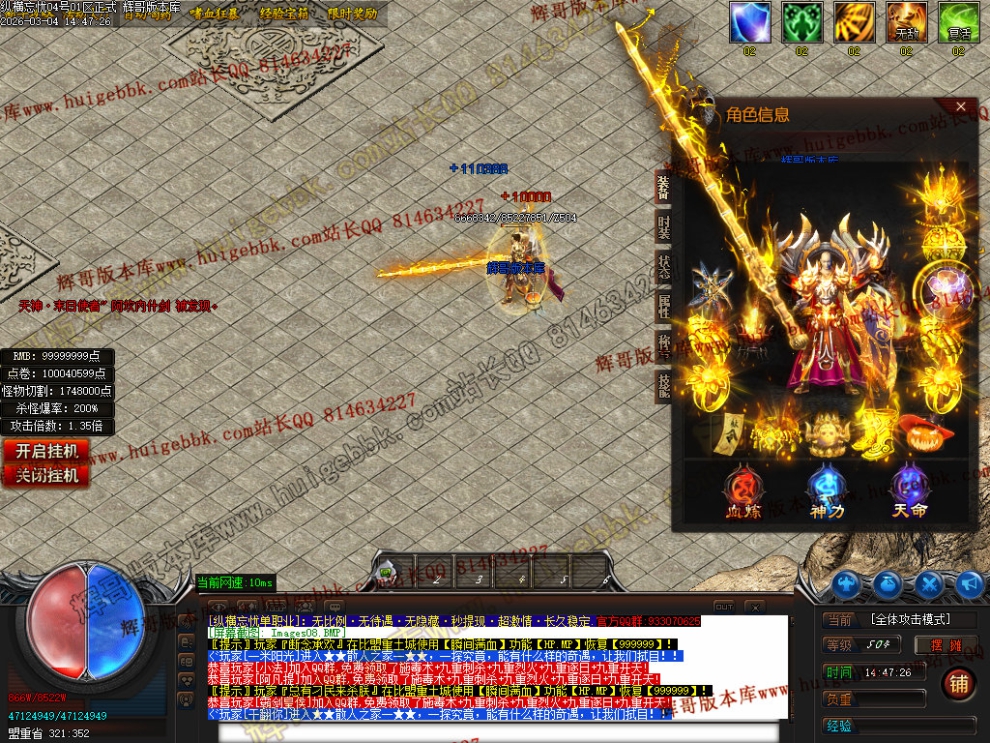The image size is (990, 743).
Task: Choose the 天命 purple orb button
Action: pos(909,492)
